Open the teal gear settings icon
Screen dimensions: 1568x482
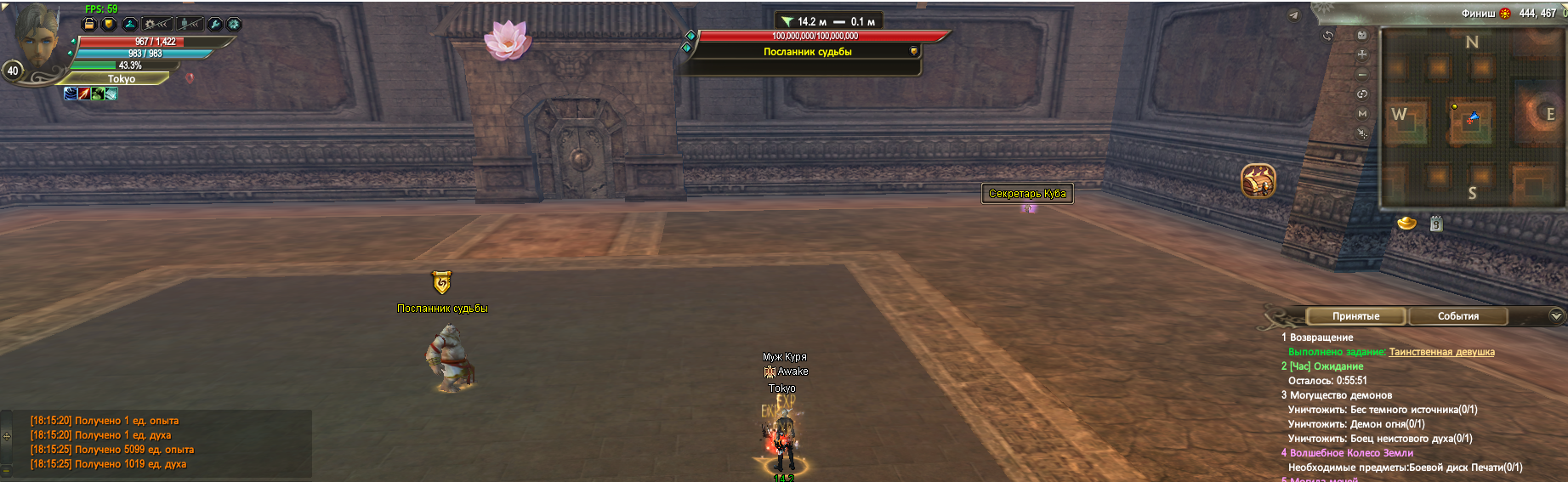(x=234, y=24)
